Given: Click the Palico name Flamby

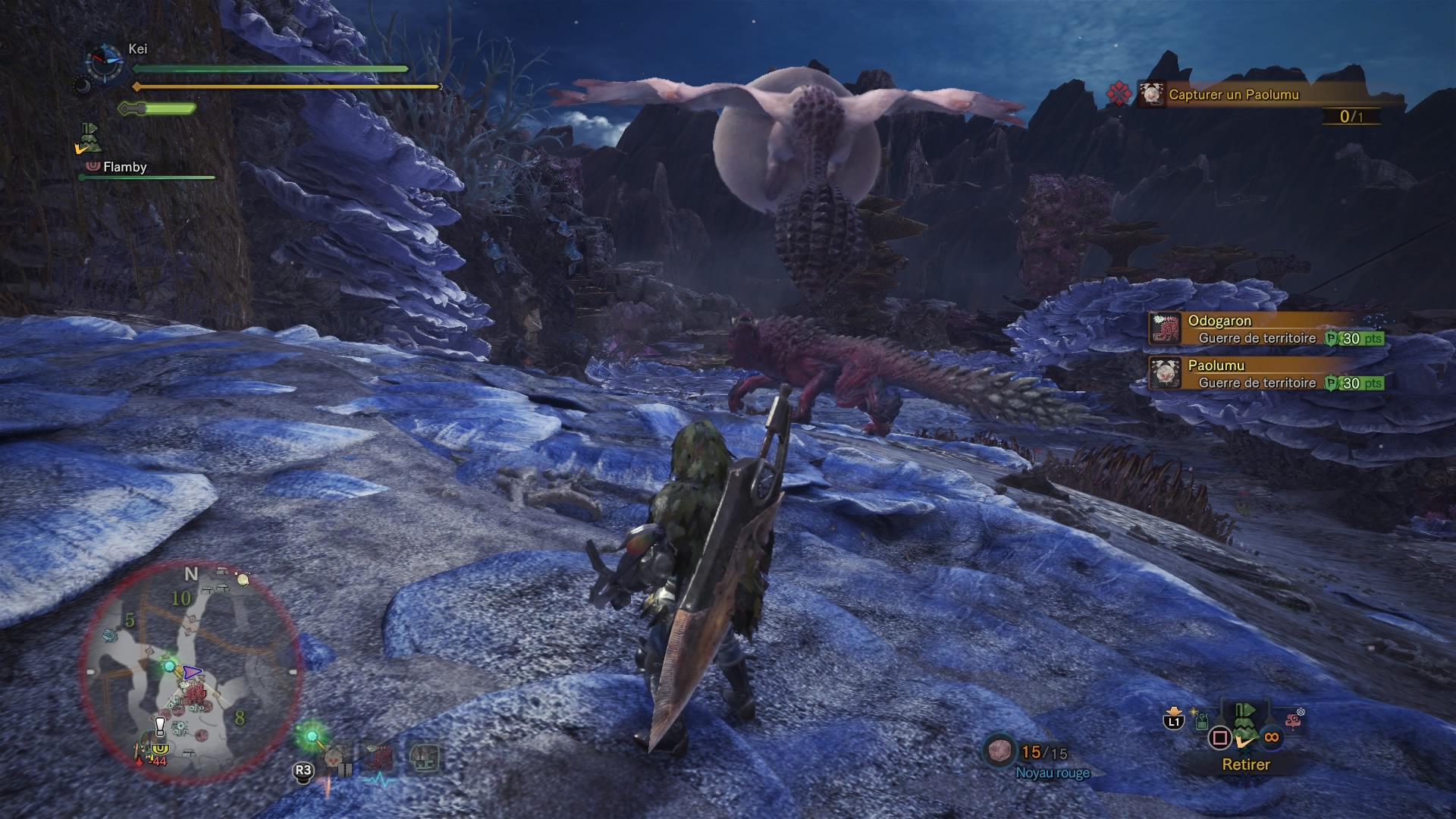Looking at the screenshot, I should click(x=124, y=167).
